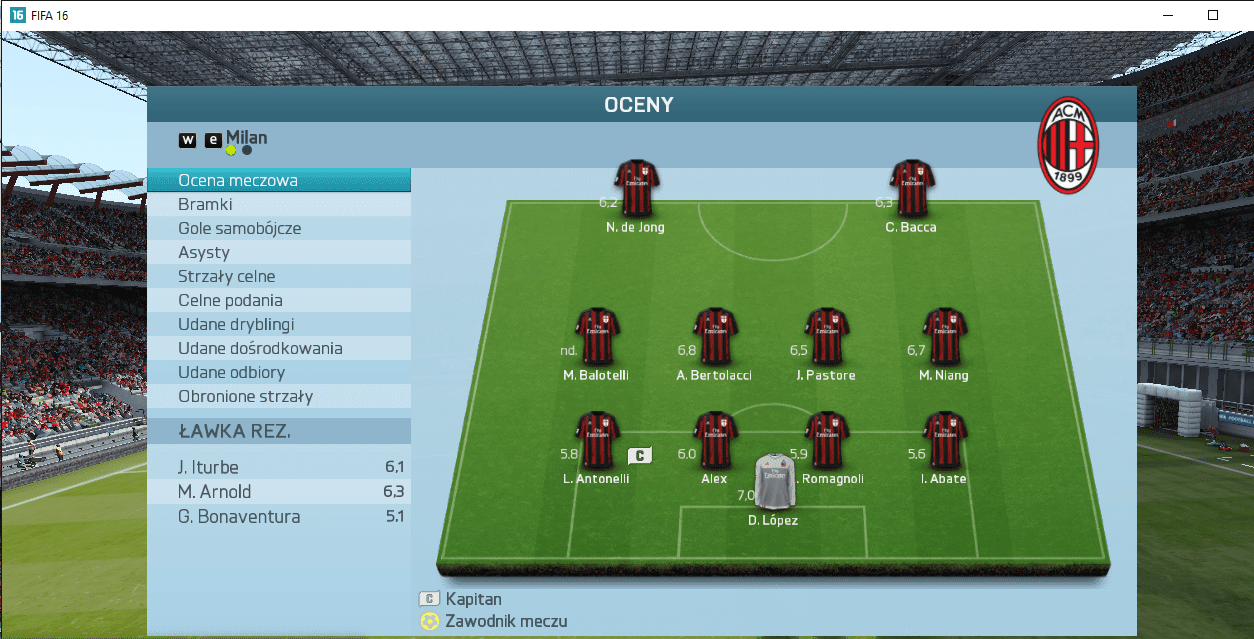This screenshot has height=639, width=1254.
Task: Open the Strzały celne statistic
Action: (x=278, y=277)
